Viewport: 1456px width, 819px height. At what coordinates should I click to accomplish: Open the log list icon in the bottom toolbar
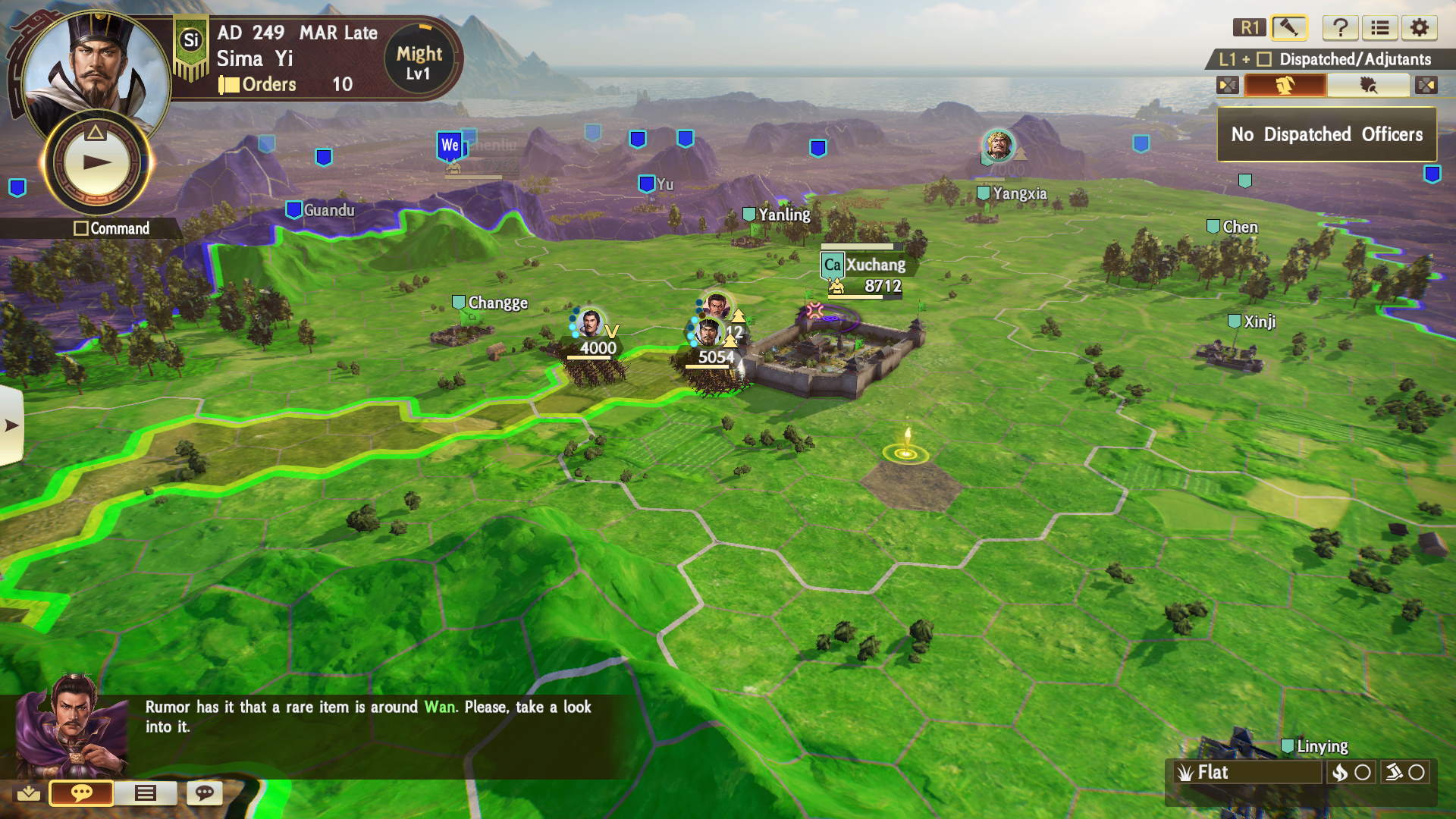146,794
